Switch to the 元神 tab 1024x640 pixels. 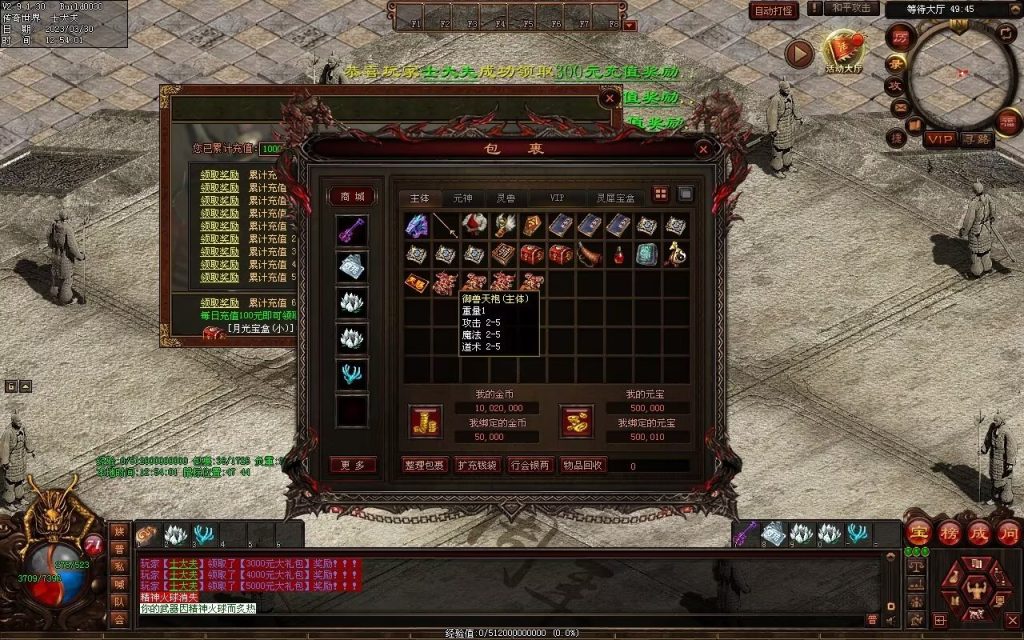462,198
